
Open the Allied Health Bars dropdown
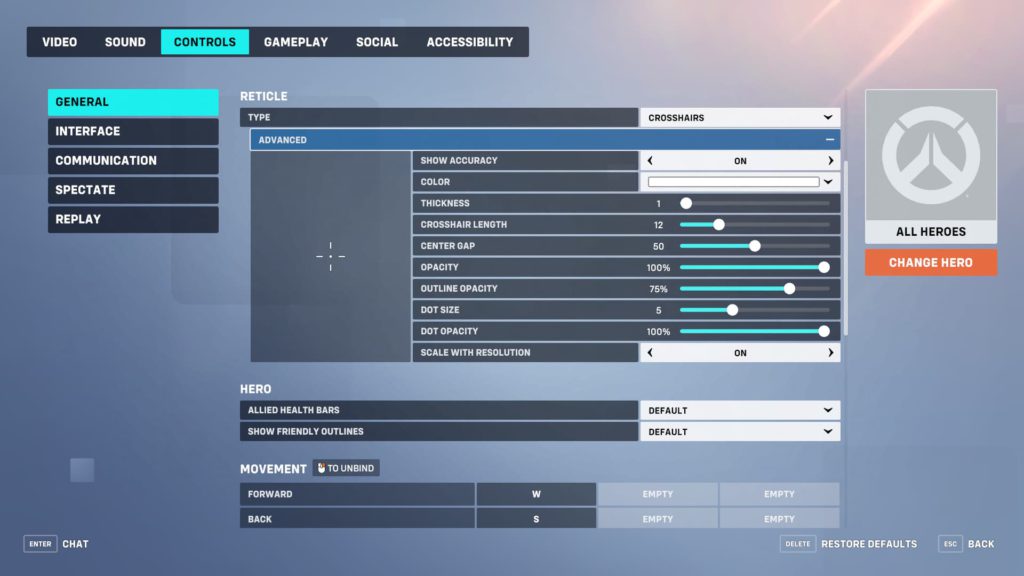tap(739, 411)
